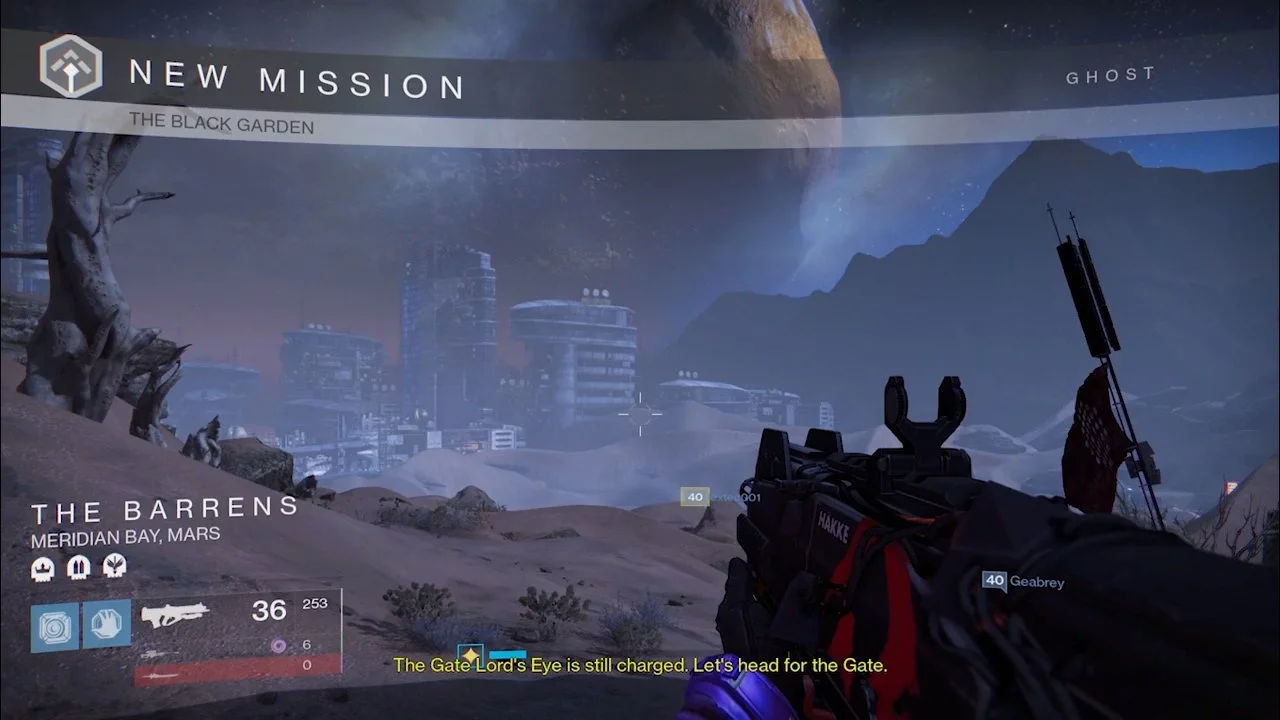Click the super charge star icon
This screenshot has height=720, width=1280.
click(470, 655)
